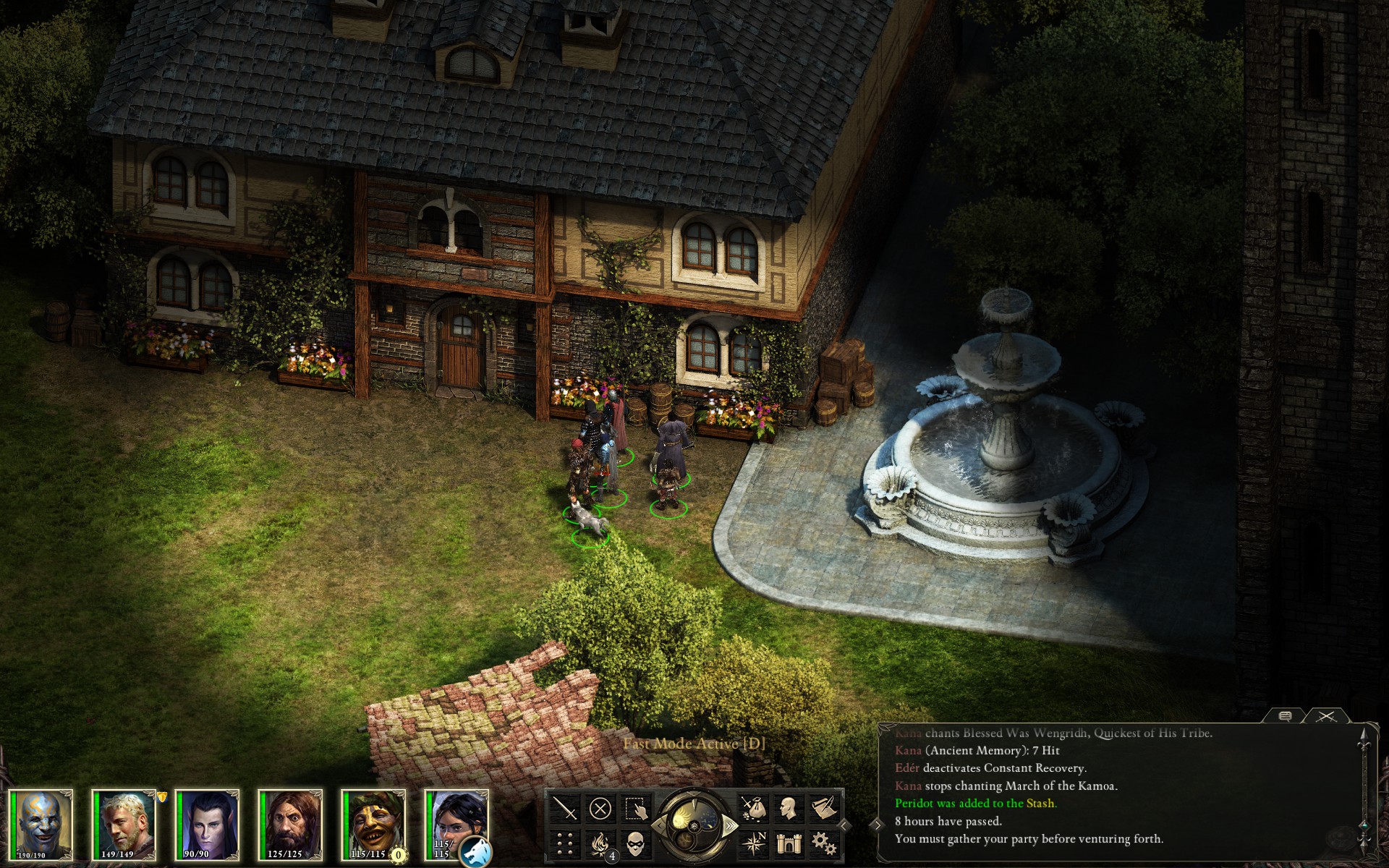Open the inventory bag icon

pyautogui.click(x=754, y=808)
